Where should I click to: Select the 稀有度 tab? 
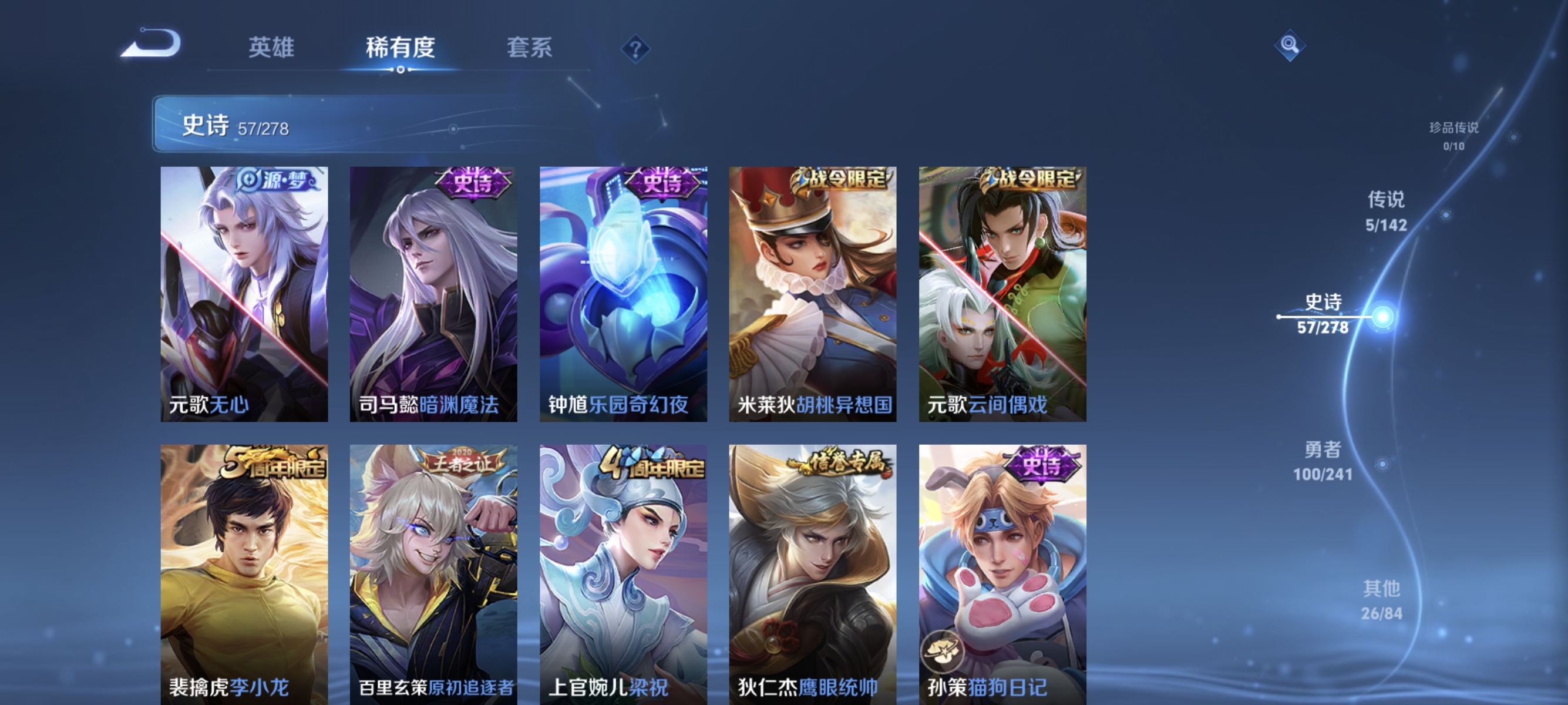(401, 49)
